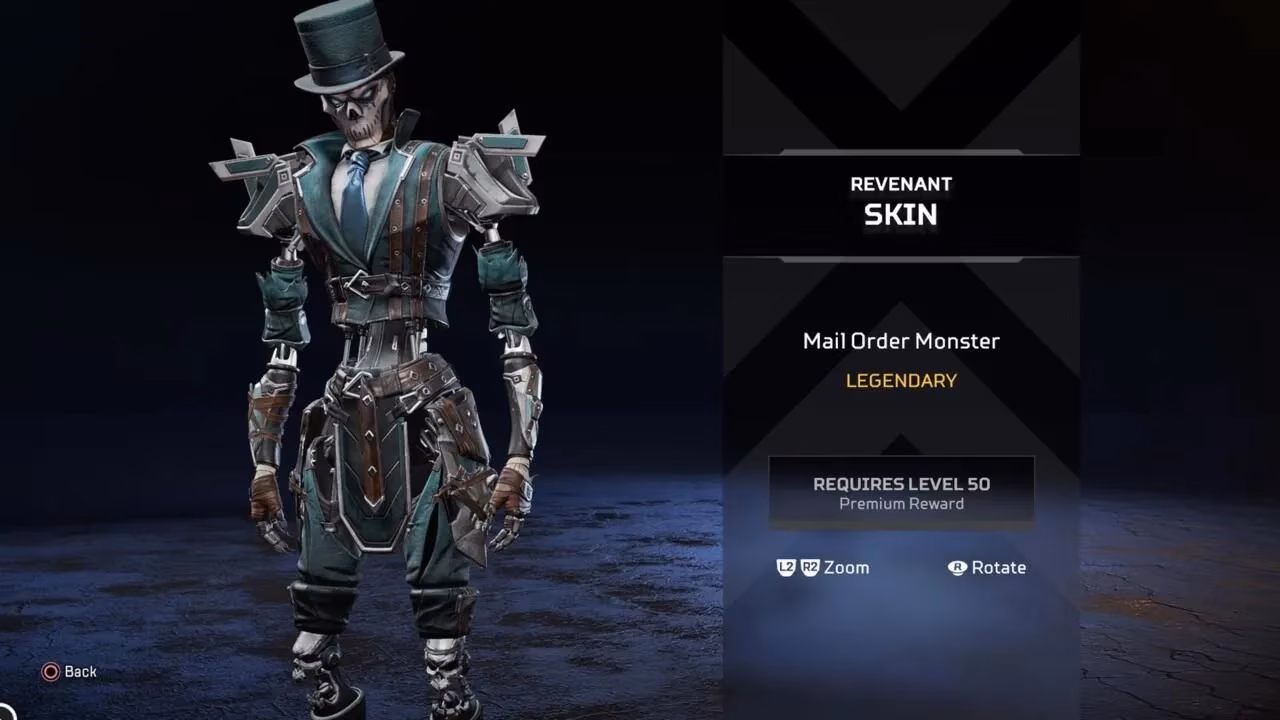The width and height of the screenshot is (1280, 720).
Task: Select the LEGENDARY rarity label
Action: (900, 380)
